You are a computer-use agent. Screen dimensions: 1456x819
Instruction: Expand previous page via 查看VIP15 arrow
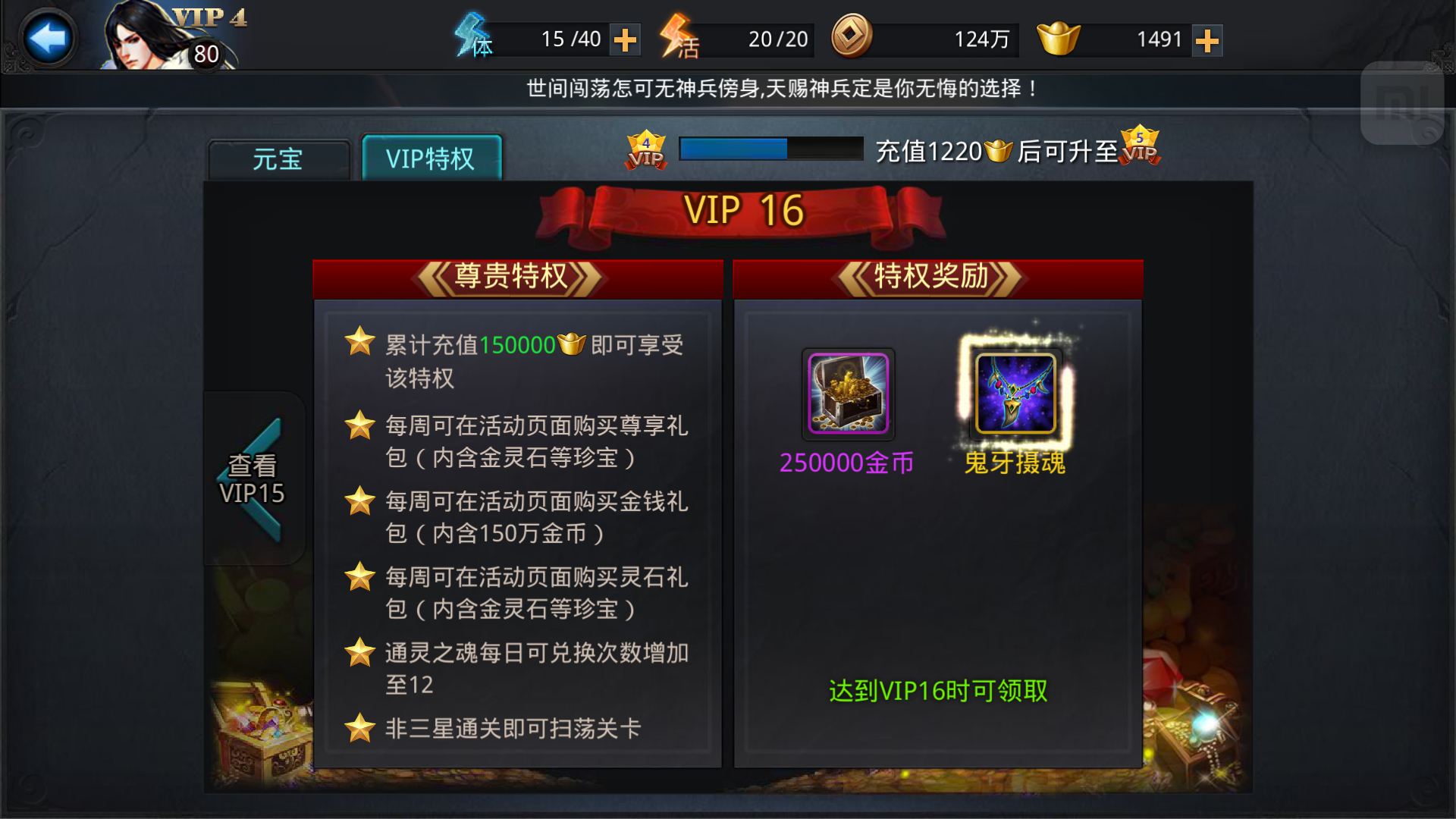(x=253, y=478)
